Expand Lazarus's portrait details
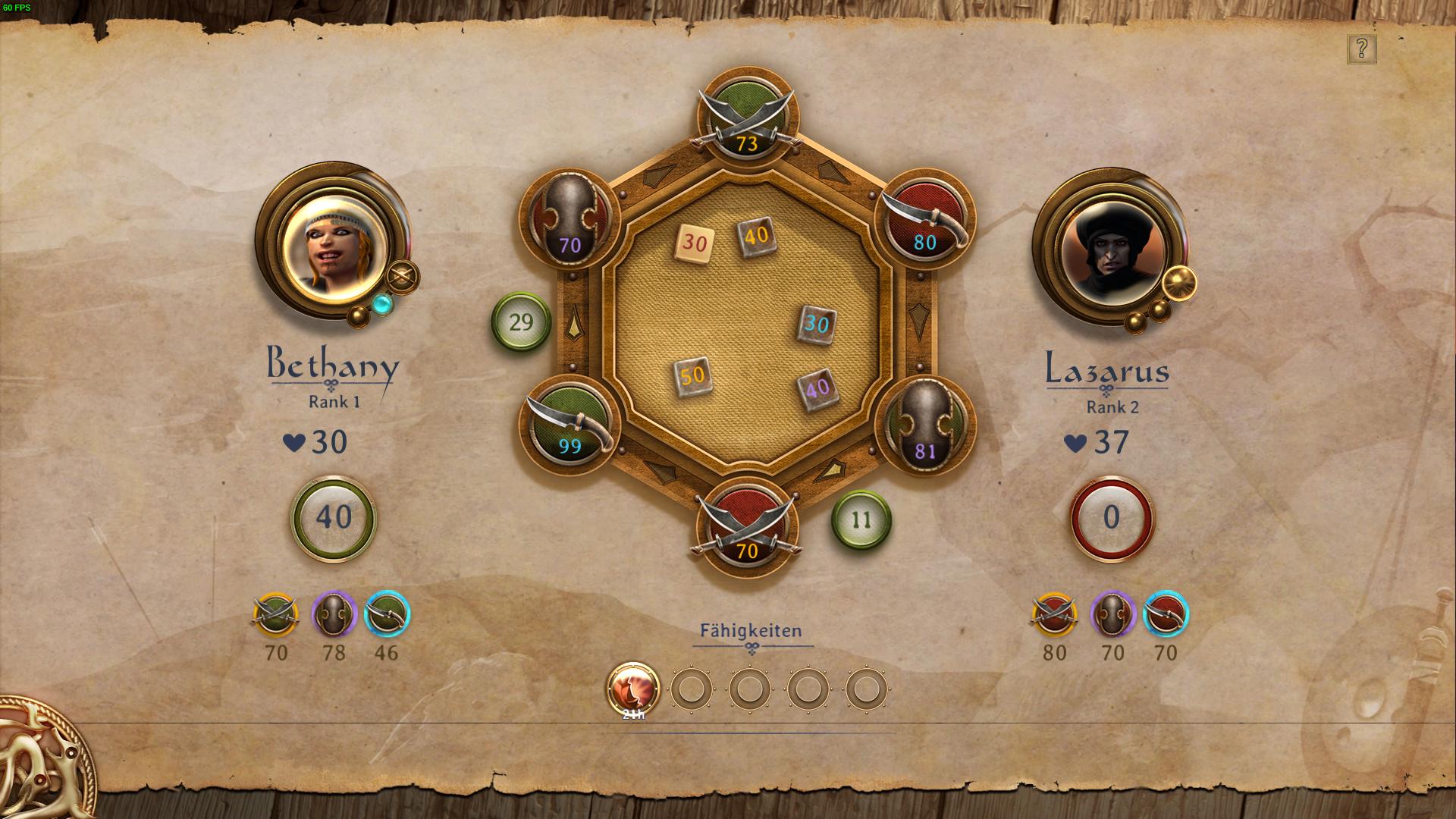 pos(1112,250)
